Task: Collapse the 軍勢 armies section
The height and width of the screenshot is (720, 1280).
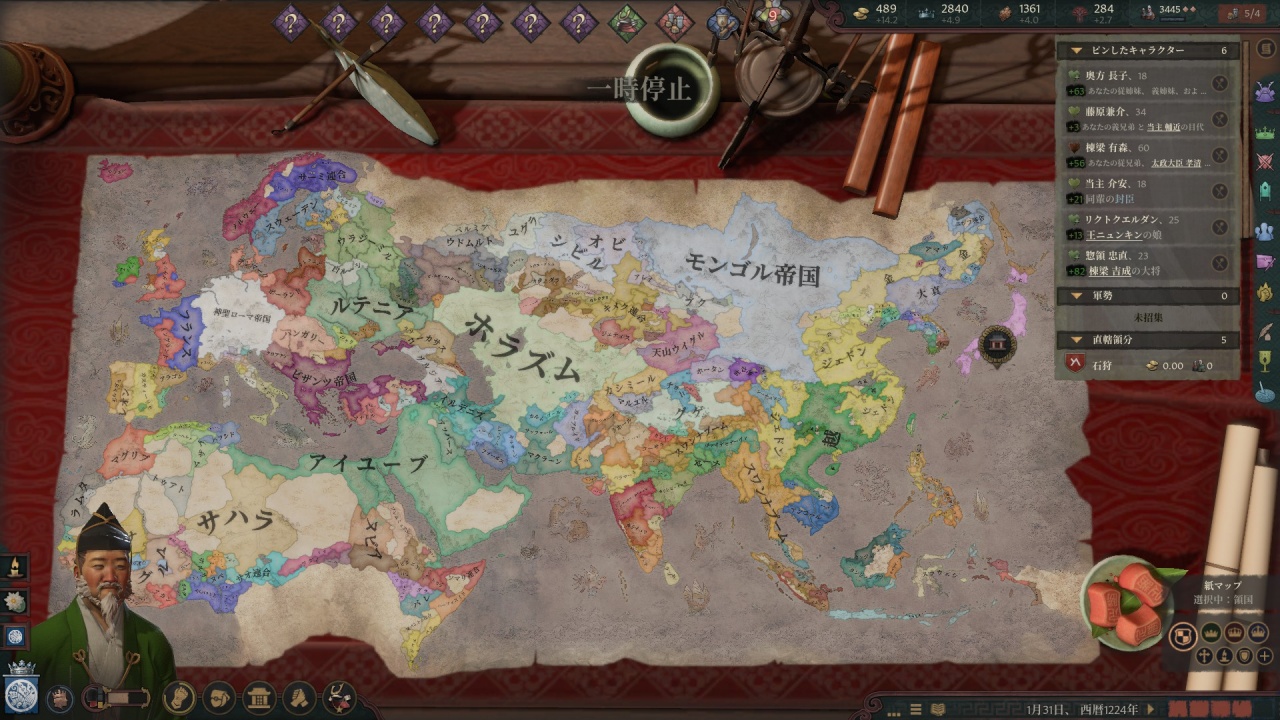Action: (x=1076, y=296)
